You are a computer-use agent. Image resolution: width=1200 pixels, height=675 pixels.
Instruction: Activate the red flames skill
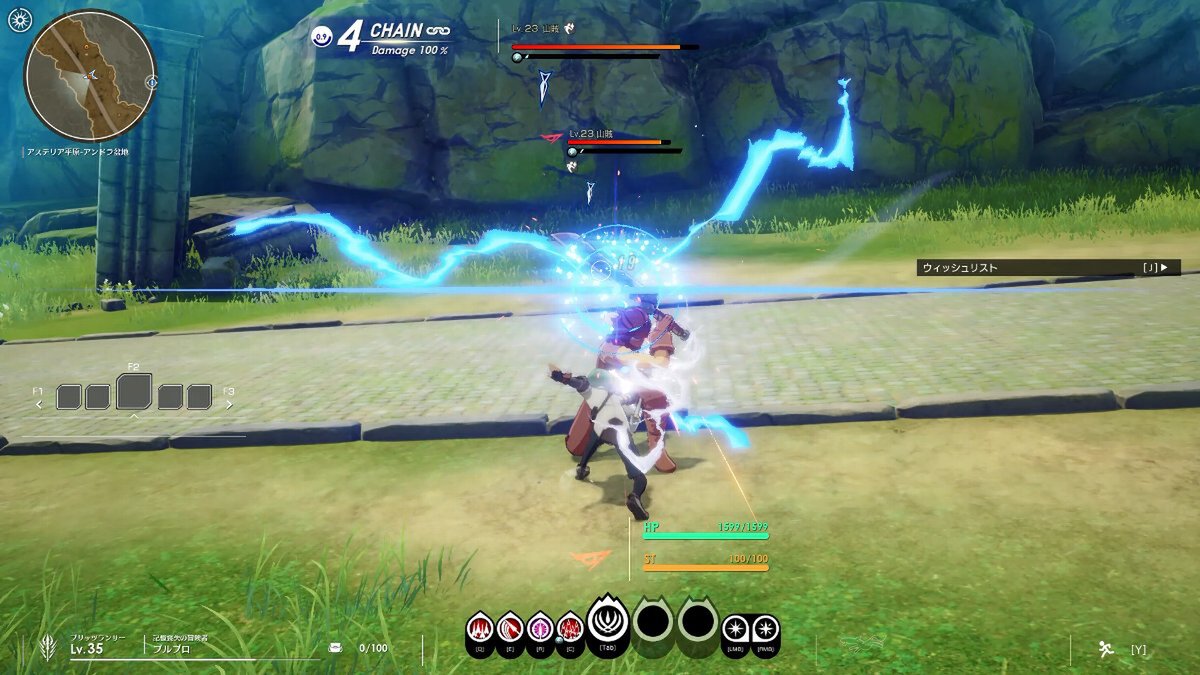[x=570, y=629]
